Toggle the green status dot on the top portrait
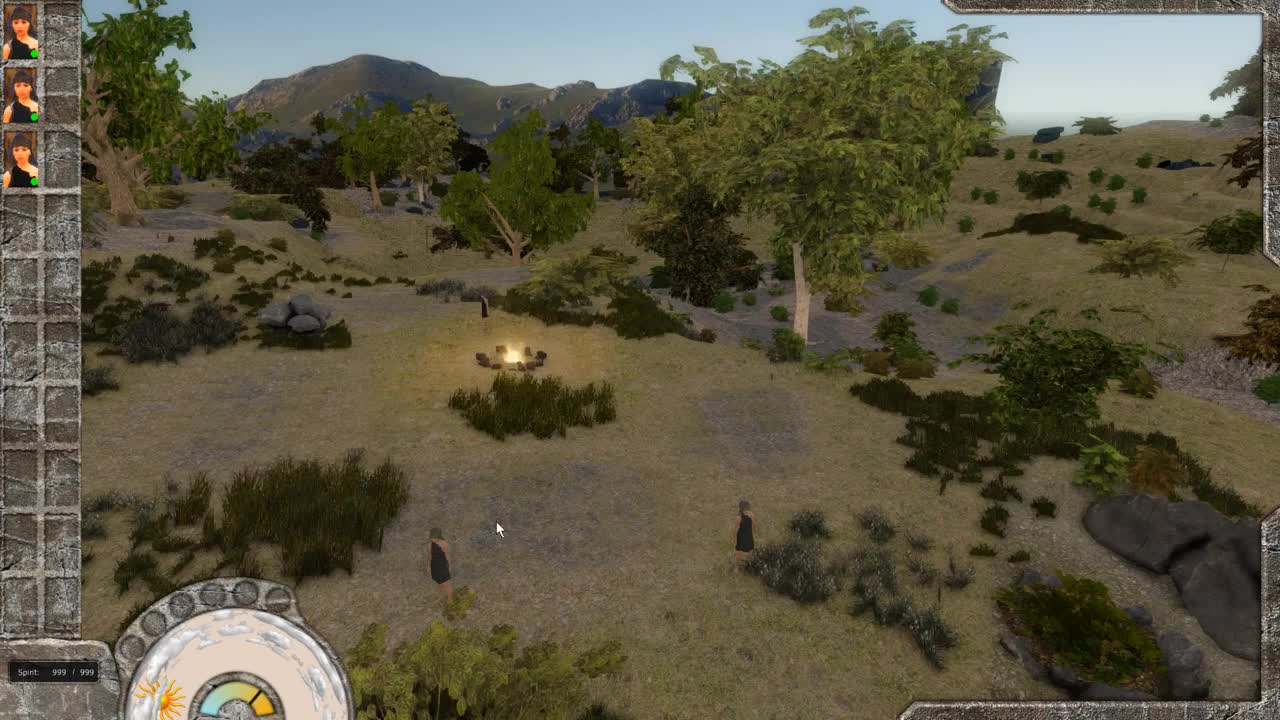Screen dimensions: 1280x720 (35, 53)
